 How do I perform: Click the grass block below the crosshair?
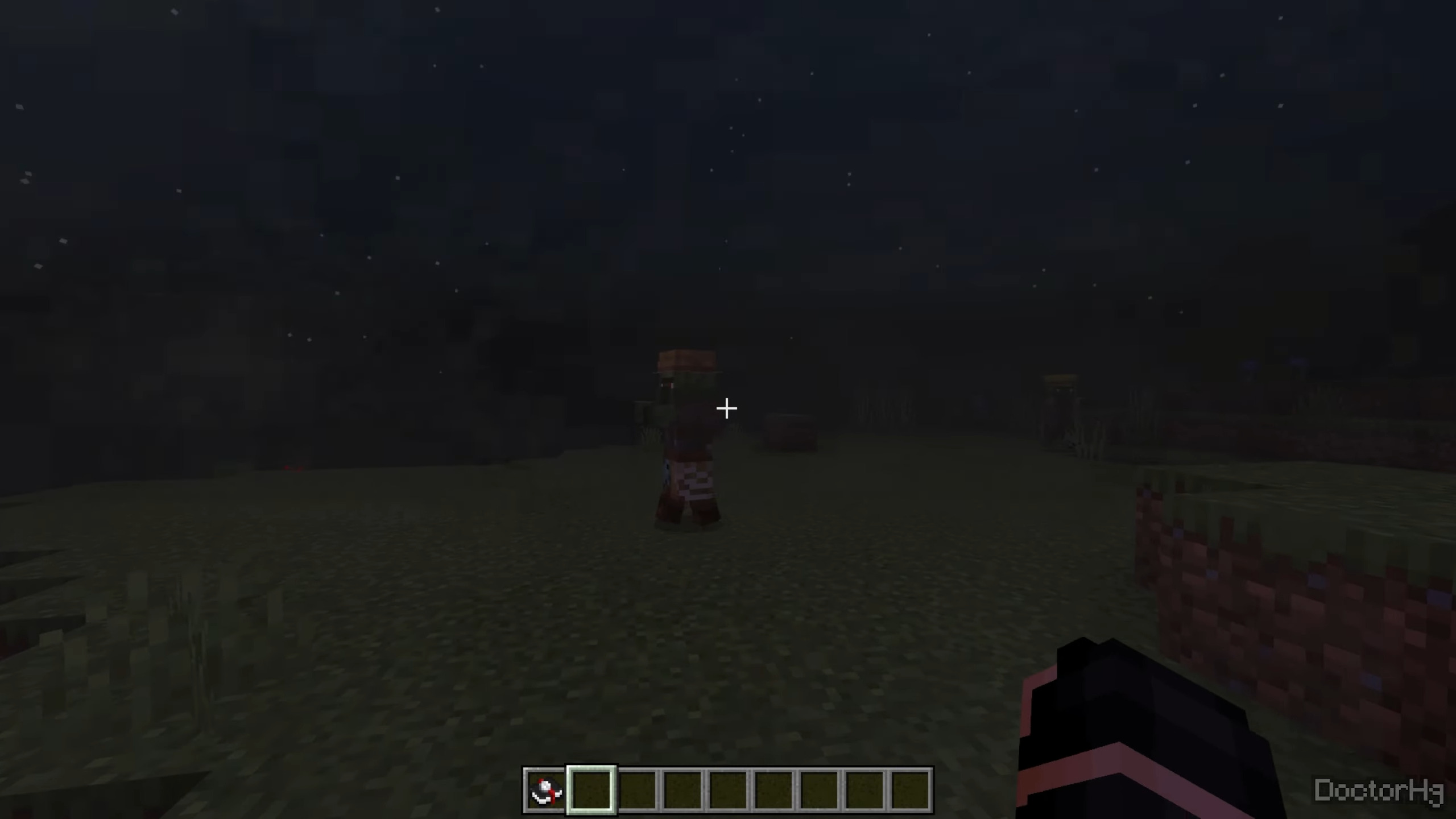pos(728,597)
